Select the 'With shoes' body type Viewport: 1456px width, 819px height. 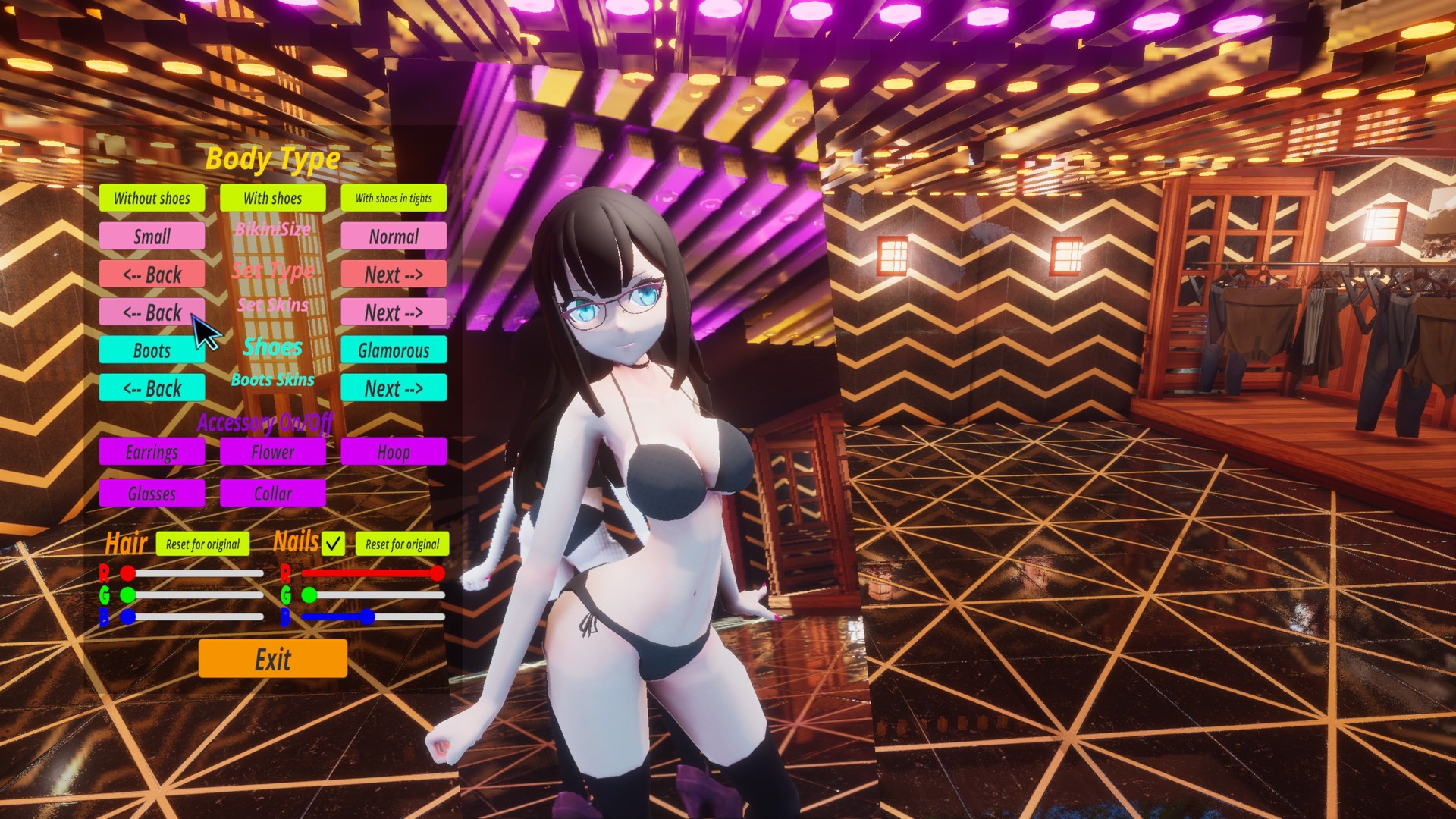(272, 199)
